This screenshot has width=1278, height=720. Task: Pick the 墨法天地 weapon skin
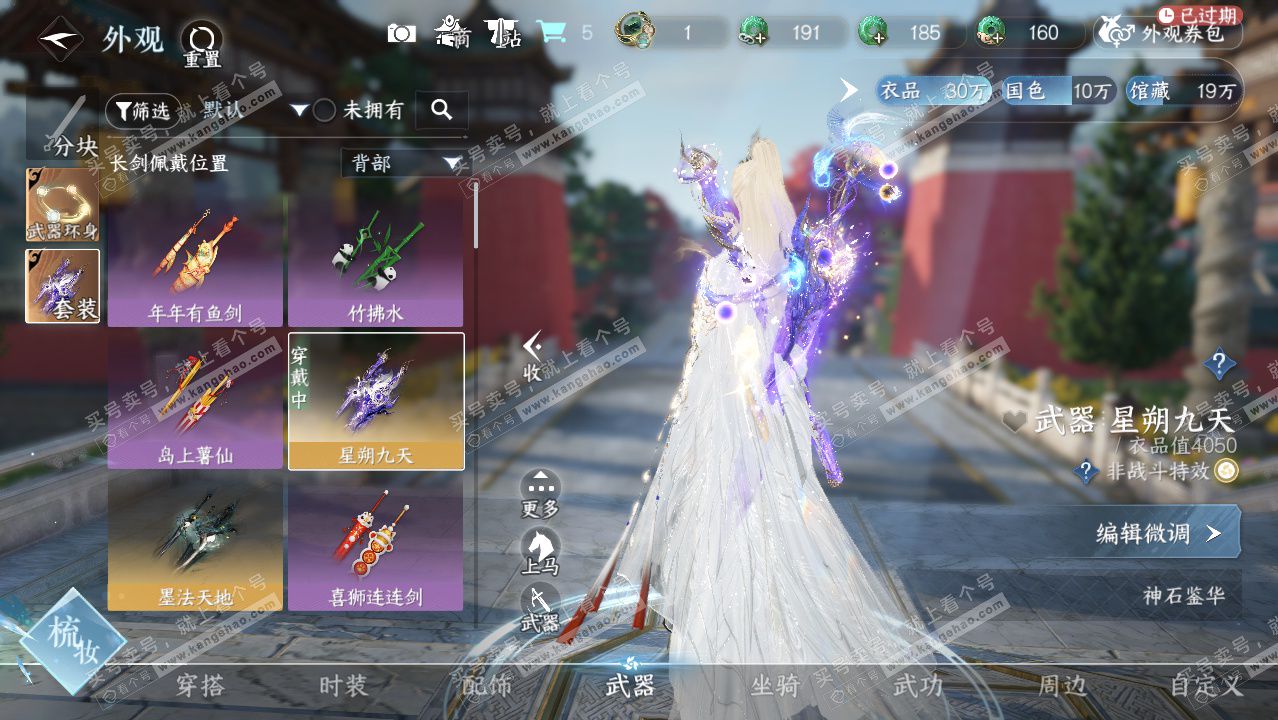click(195, 543)
